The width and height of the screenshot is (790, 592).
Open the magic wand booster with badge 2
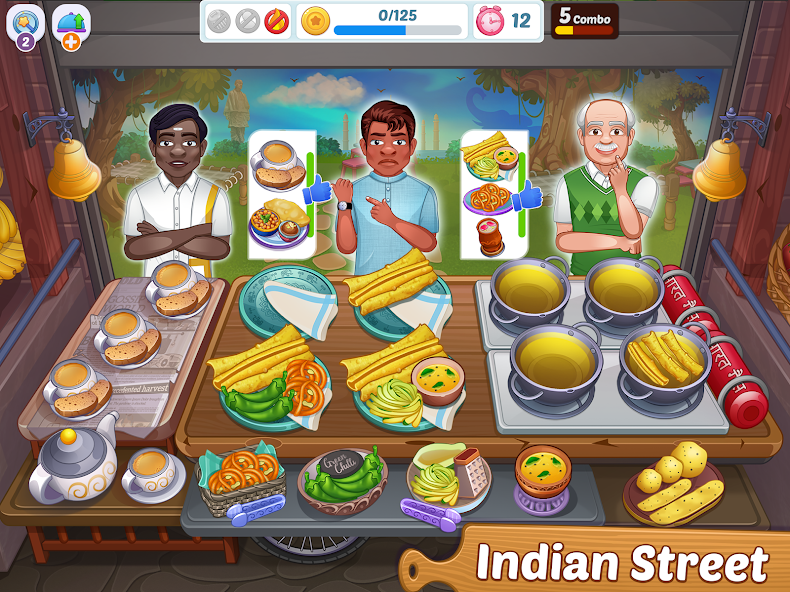coord(24,24)
